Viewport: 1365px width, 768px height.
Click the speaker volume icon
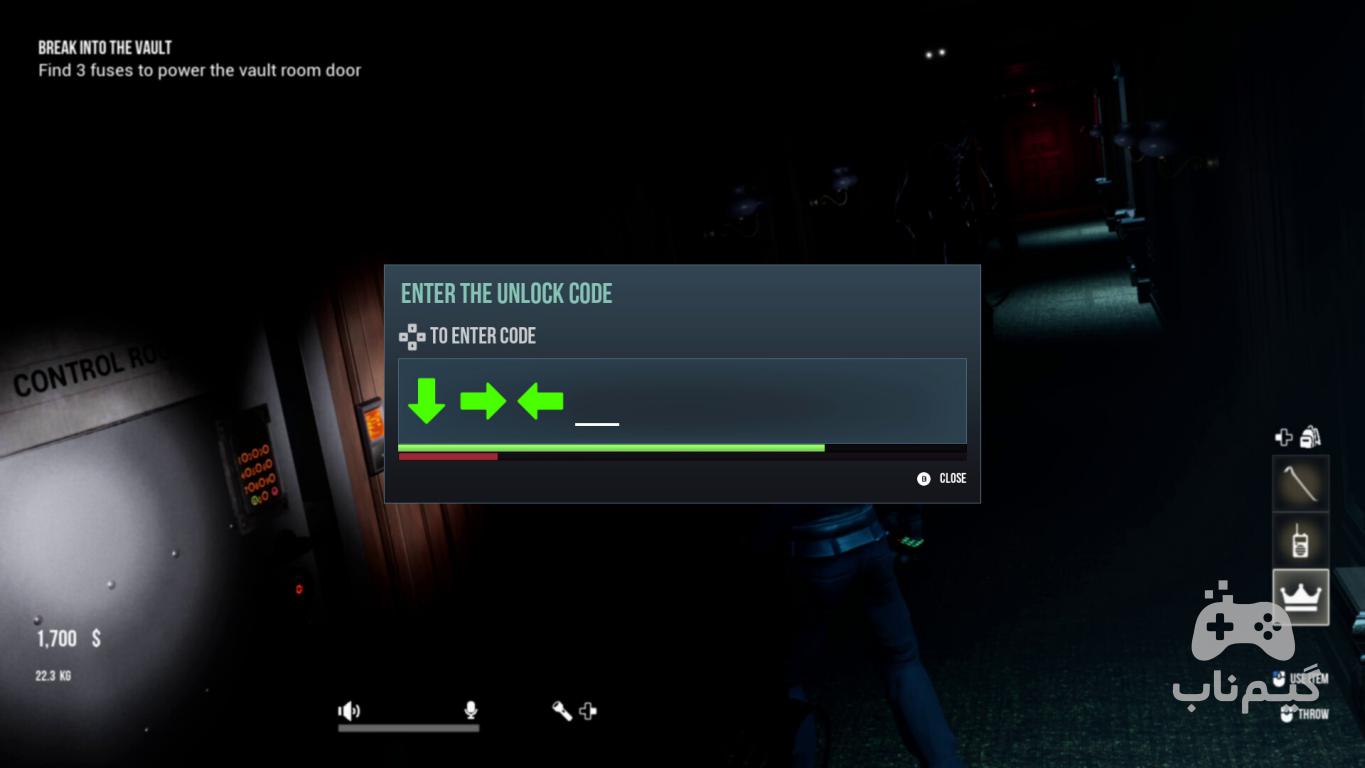348,711
